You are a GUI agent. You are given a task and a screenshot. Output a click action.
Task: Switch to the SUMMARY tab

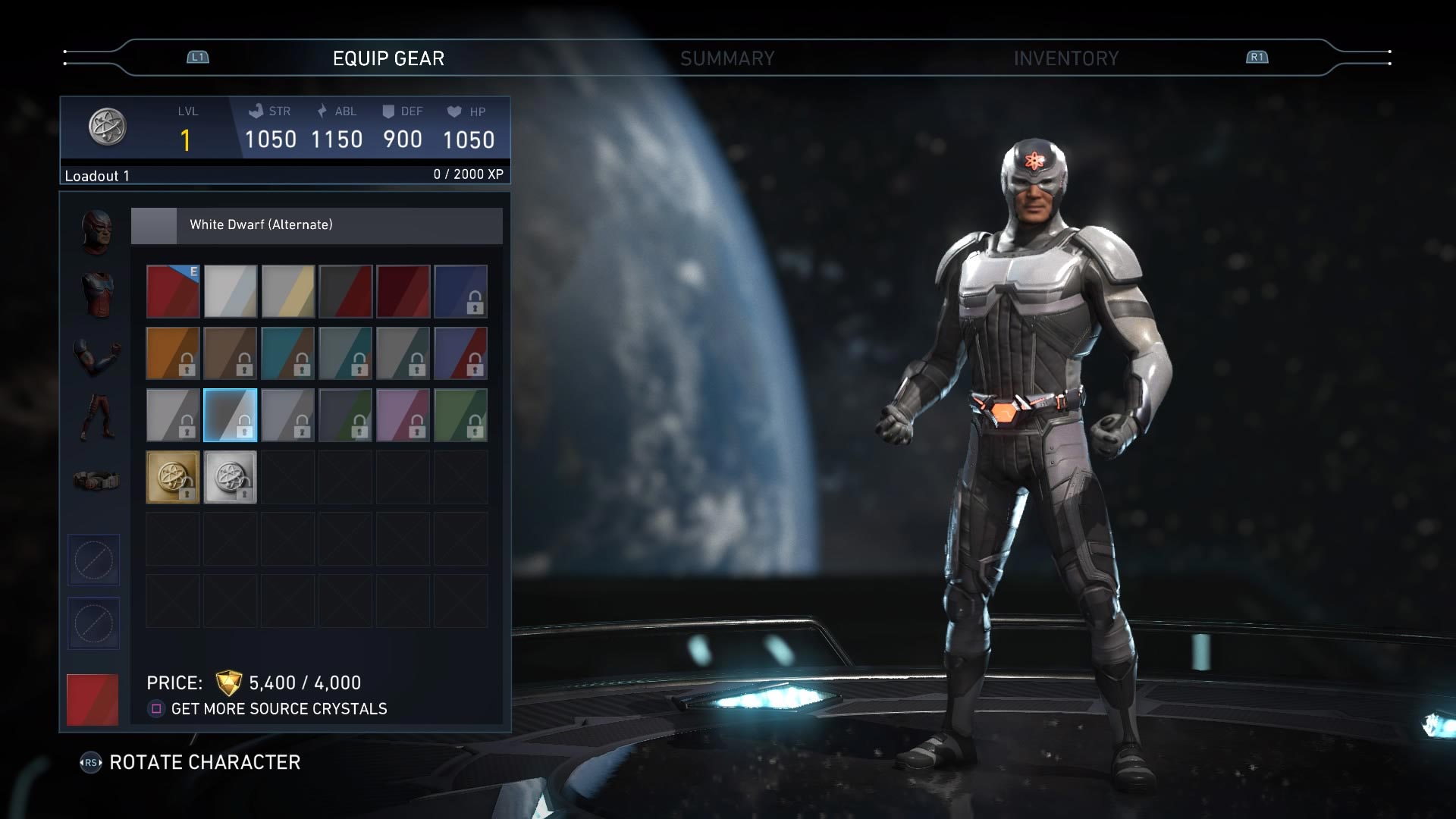(x=728, y=58)
